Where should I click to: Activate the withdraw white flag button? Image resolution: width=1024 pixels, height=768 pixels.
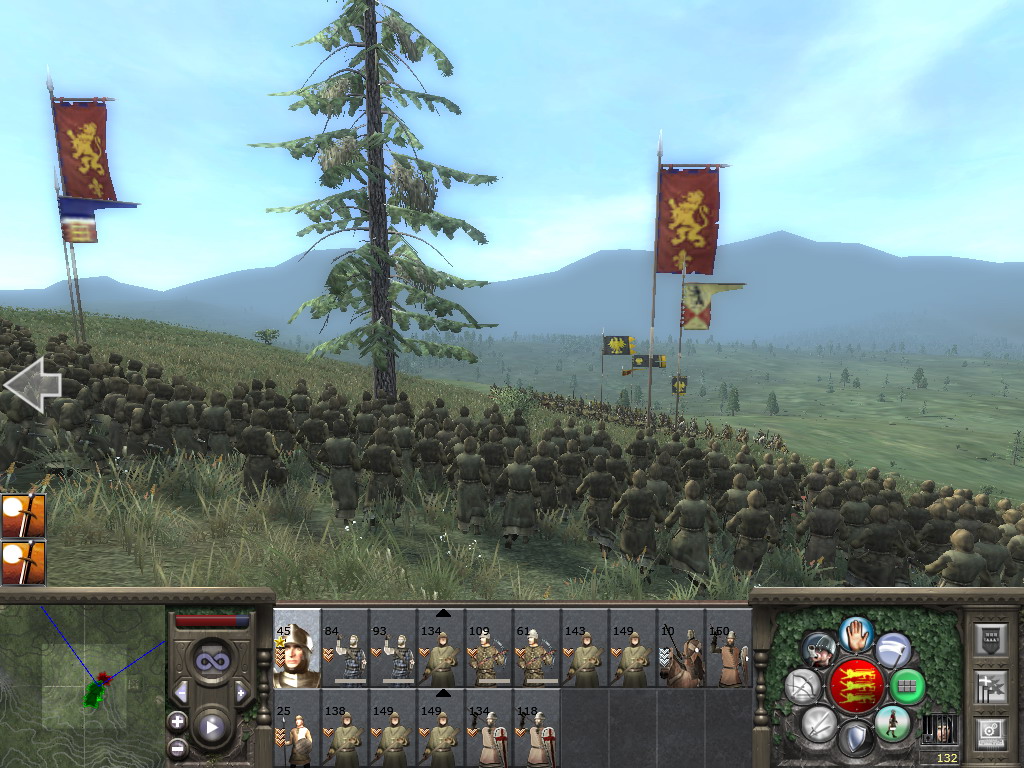click(894, 650)
